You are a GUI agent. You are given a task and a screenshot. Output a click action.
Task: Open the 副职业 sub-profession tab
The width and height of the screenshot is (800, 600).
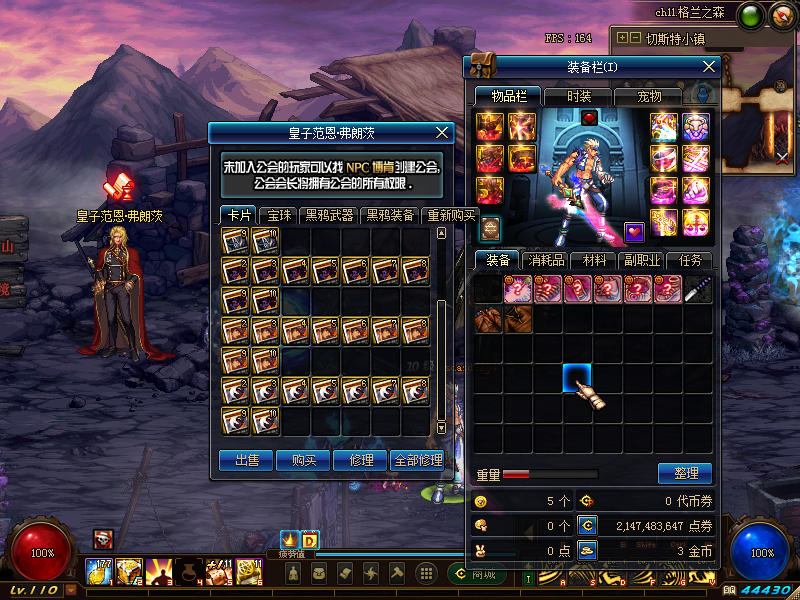(642, 260)
